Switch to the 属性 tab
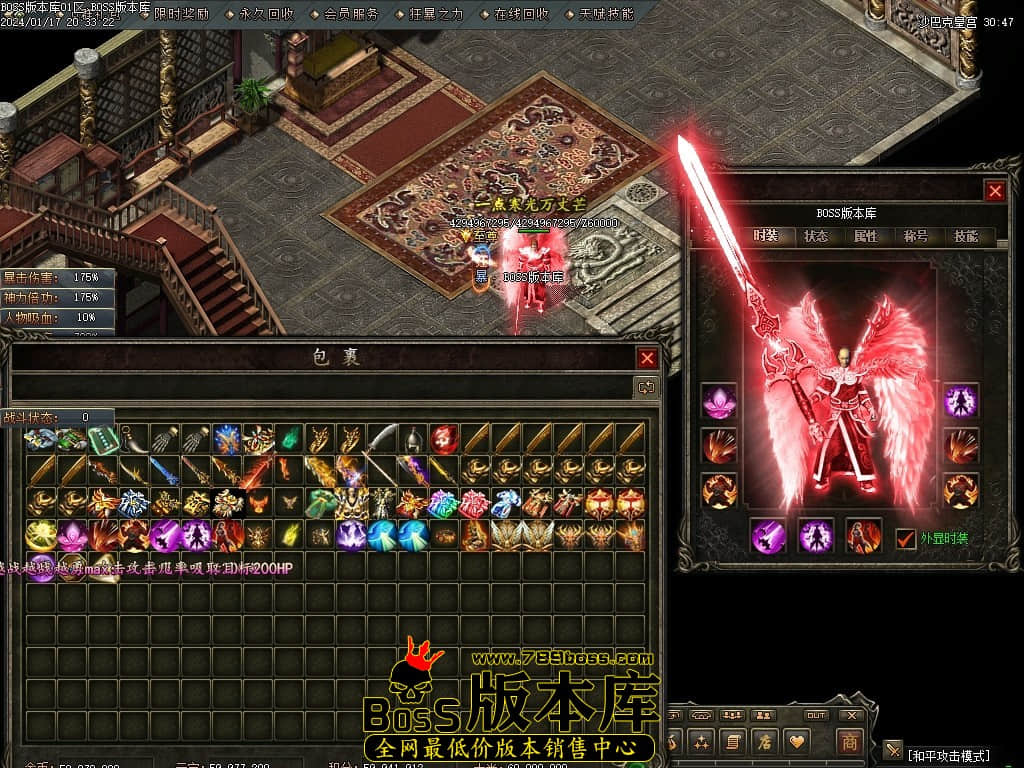The width and height of the screenshot is (1024, 768). (x=866, y=237)
